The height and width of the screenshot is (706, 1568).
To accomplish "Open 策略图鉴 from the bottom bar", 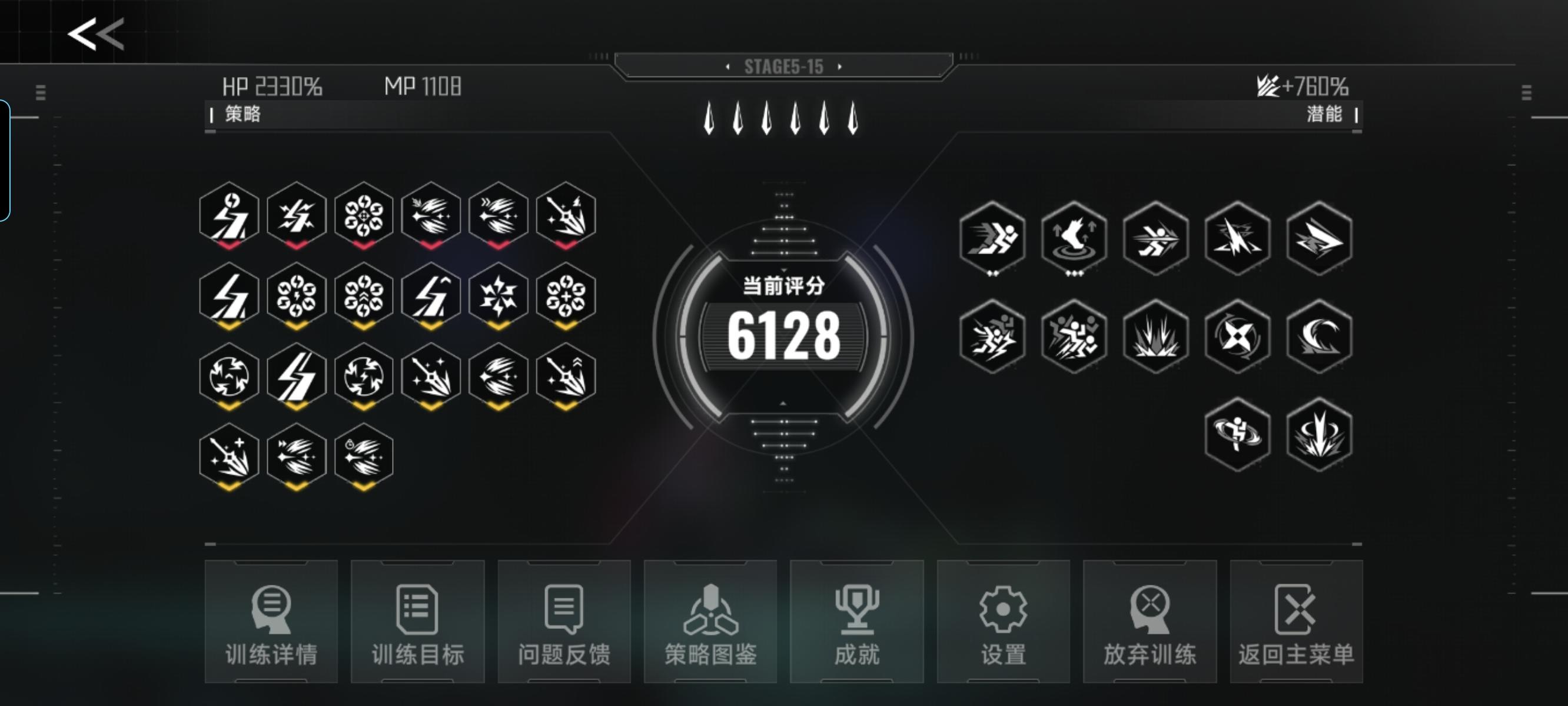I will (x=711, y=621).
